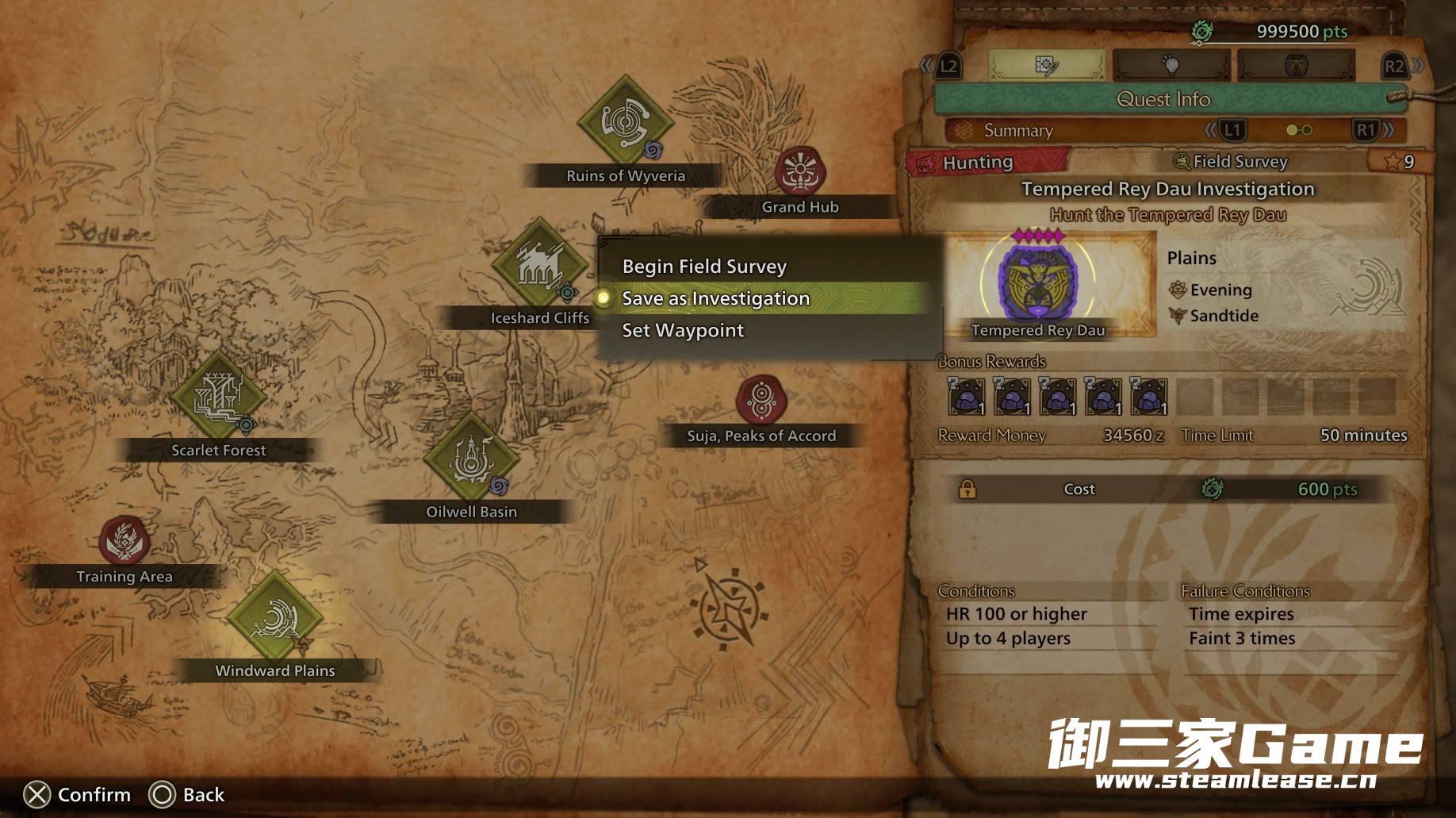Image resolution: width=1456 pixels, height=818 pixels.
Task: Go to Suja, Peaks of Accord
Action: [x=761, y=400]
